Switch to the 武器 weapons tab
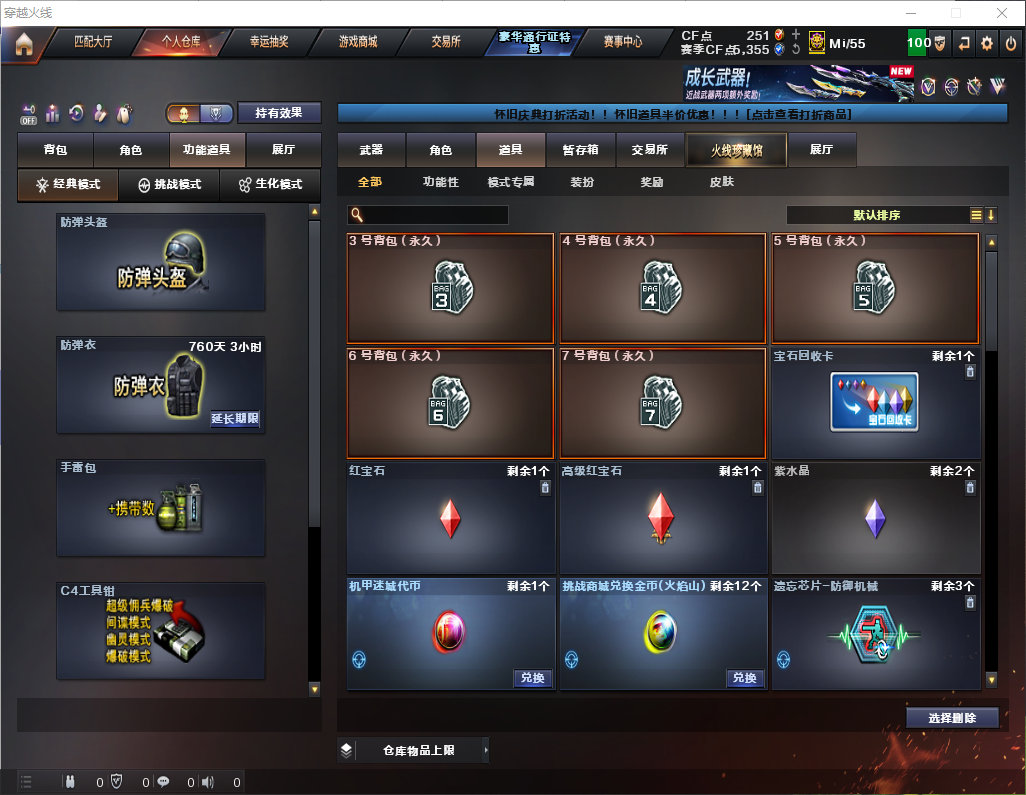This screenshot has height=795, width=1026. point(371,150)
